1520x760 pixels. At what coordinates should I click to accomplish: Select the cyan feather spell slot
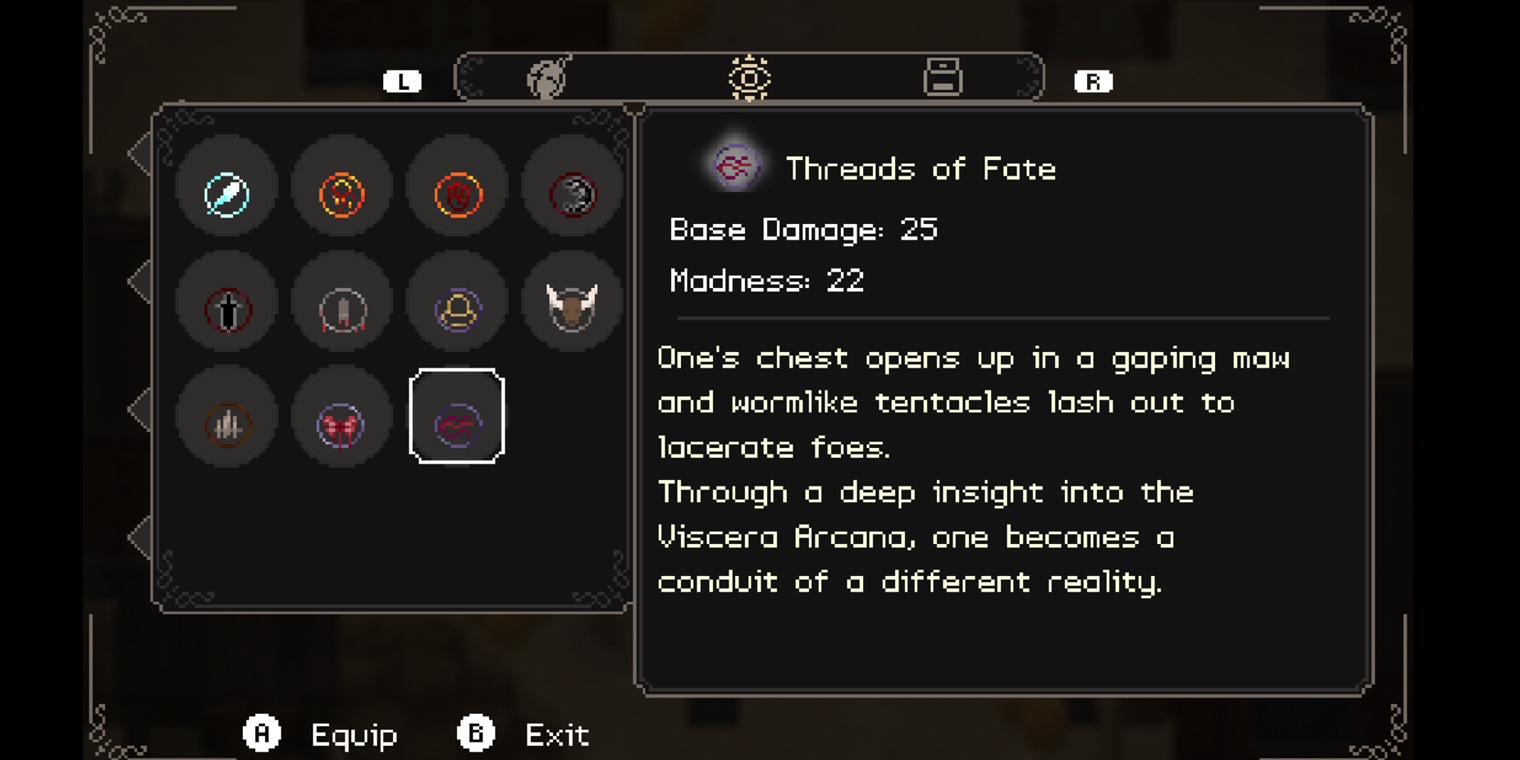(227, 194)
